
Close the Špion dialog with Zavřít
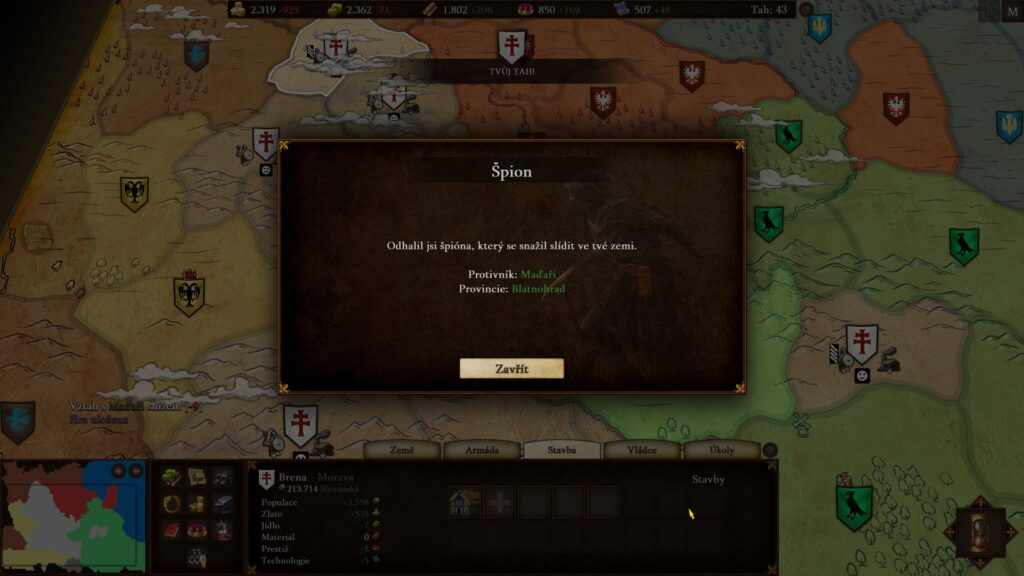point(511,369)
